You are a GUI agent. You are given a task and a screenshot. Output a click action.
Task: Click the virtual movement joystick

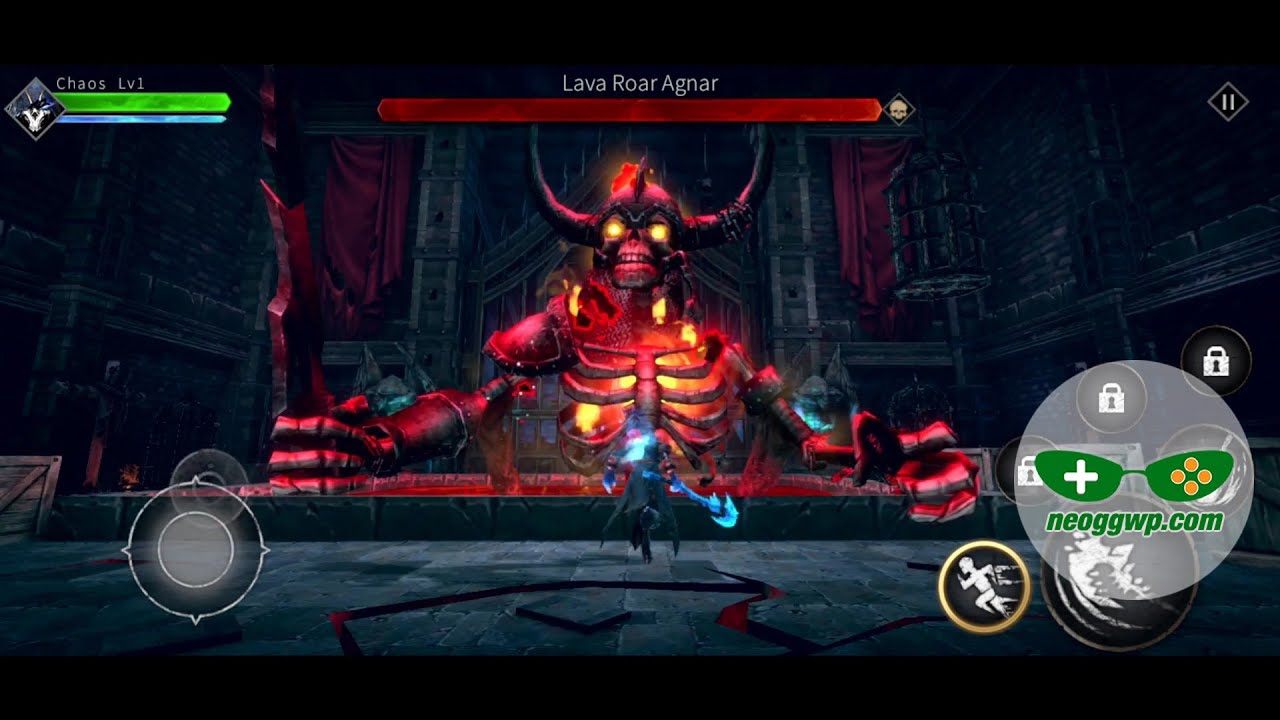[x=196, y=549]
